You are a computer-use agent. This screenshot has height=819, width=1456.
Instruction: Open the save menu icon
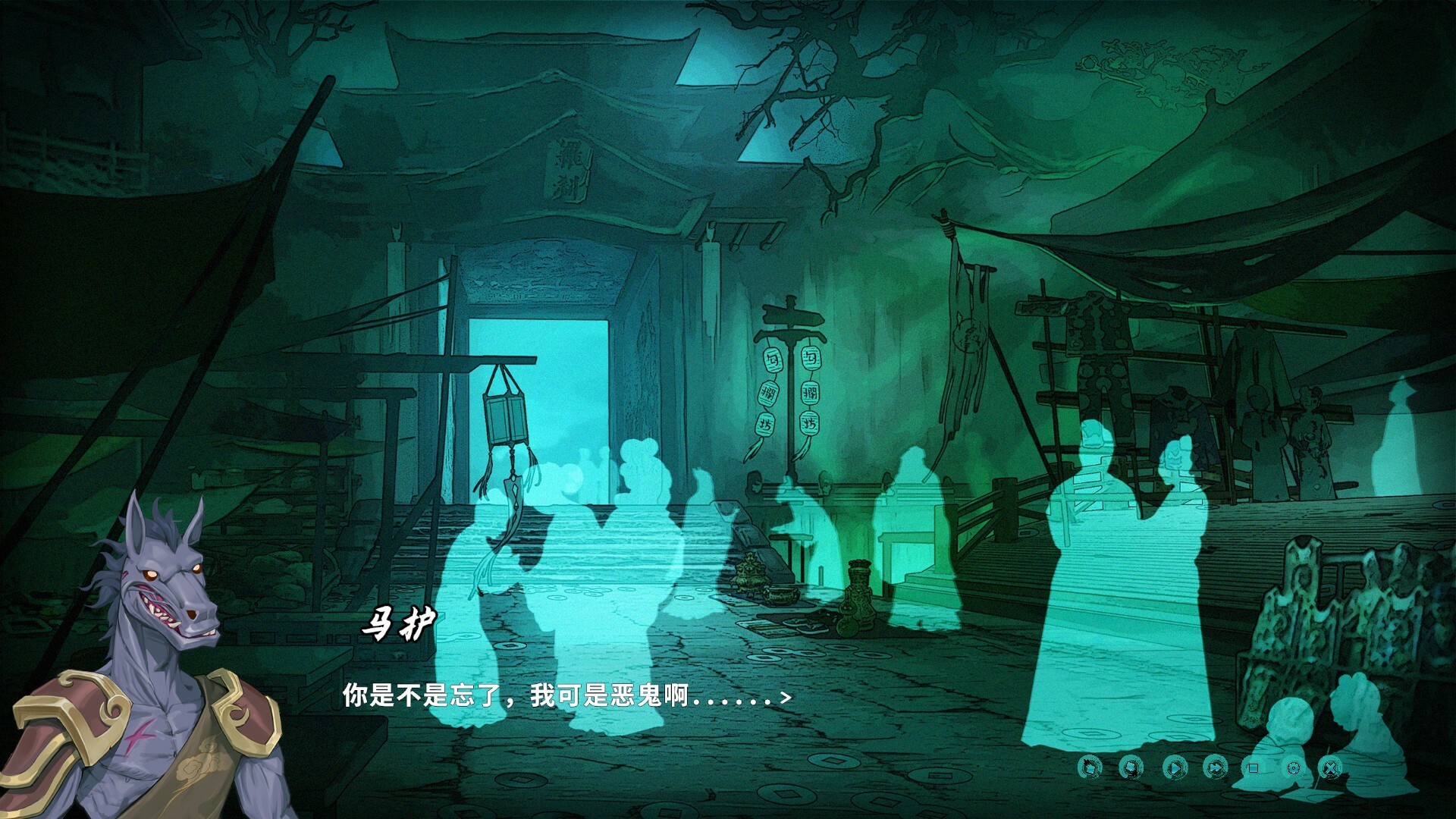coord(1130,768)
